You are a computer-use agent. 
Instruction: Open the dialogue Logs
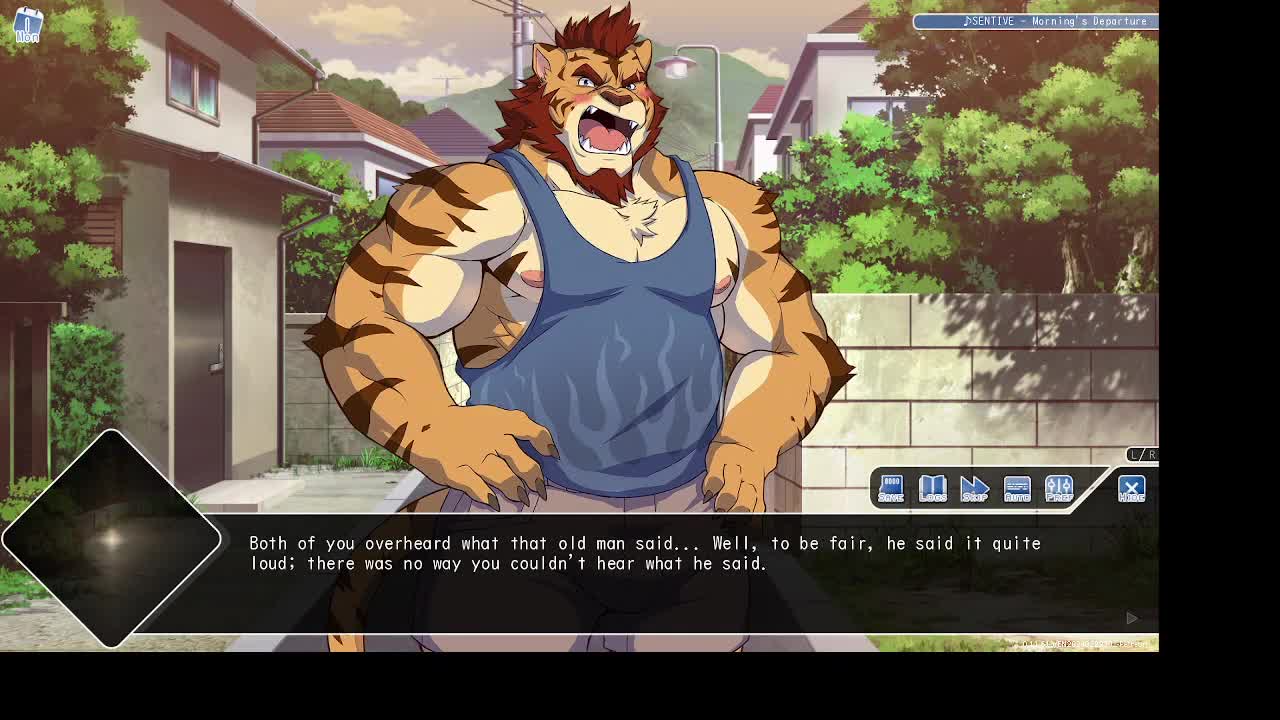932,488
